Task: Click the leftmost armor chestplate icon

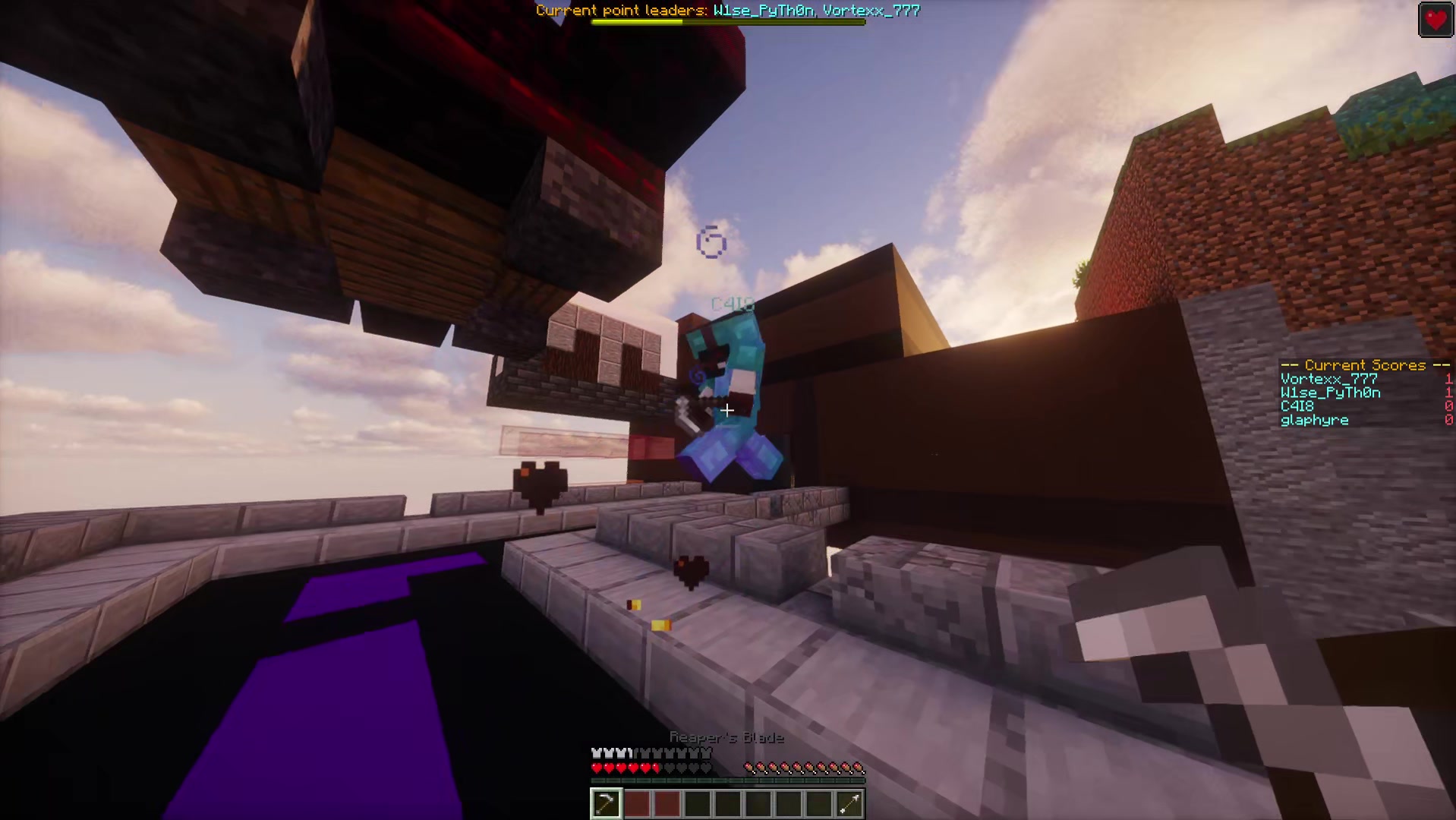Action: (x=596, y=752)
